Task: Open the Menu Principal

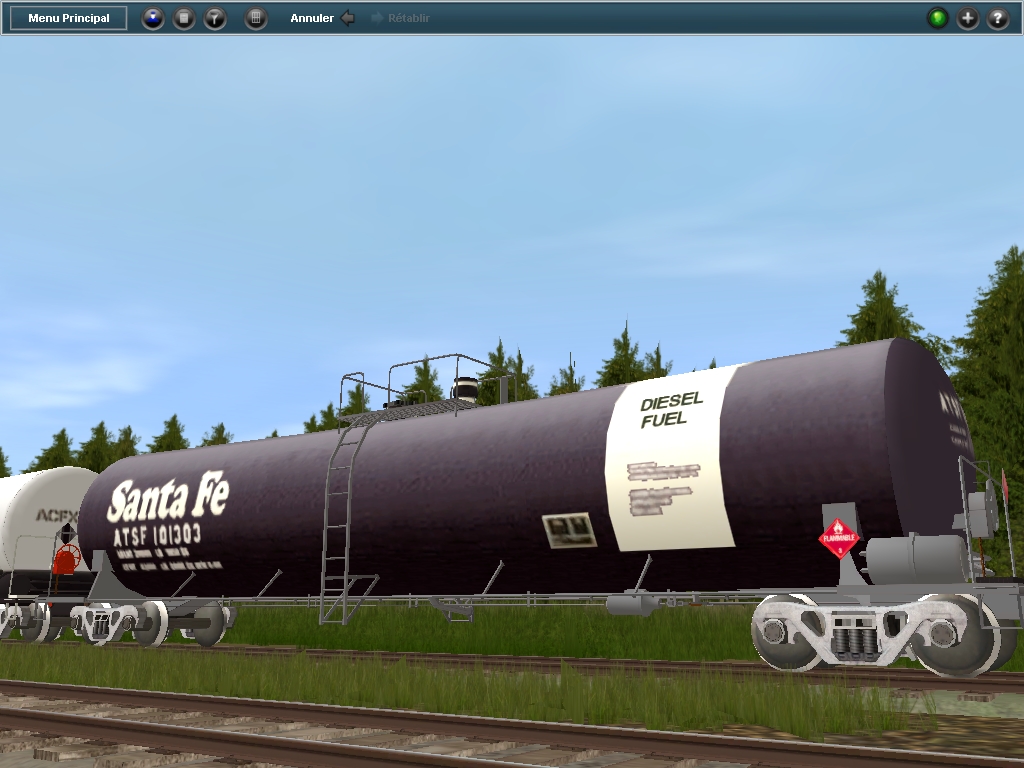Action: click(x=68, y=18)
